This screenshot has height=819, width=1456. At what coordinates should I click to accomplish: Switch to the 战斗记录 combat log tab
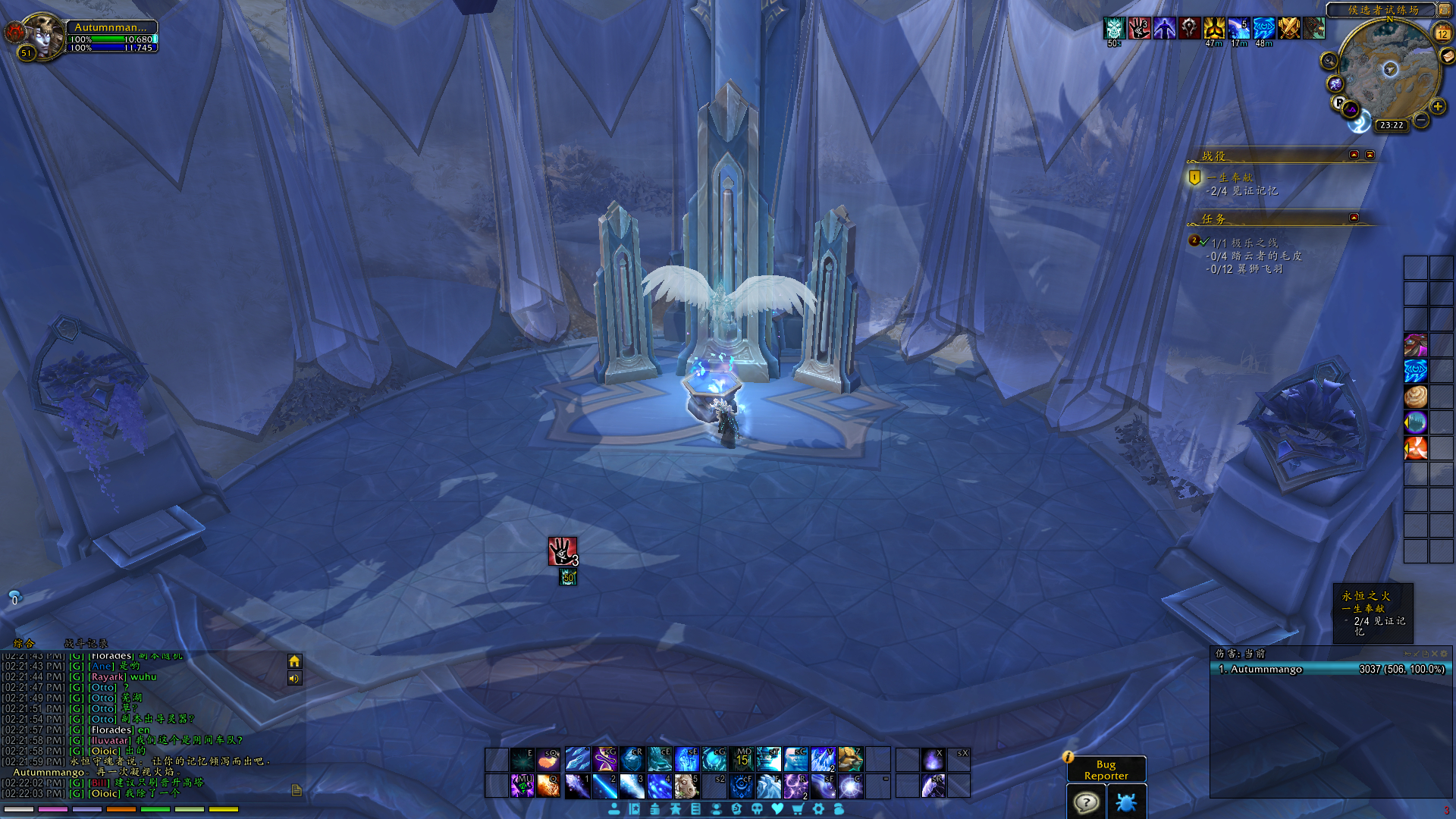point(86,643)
